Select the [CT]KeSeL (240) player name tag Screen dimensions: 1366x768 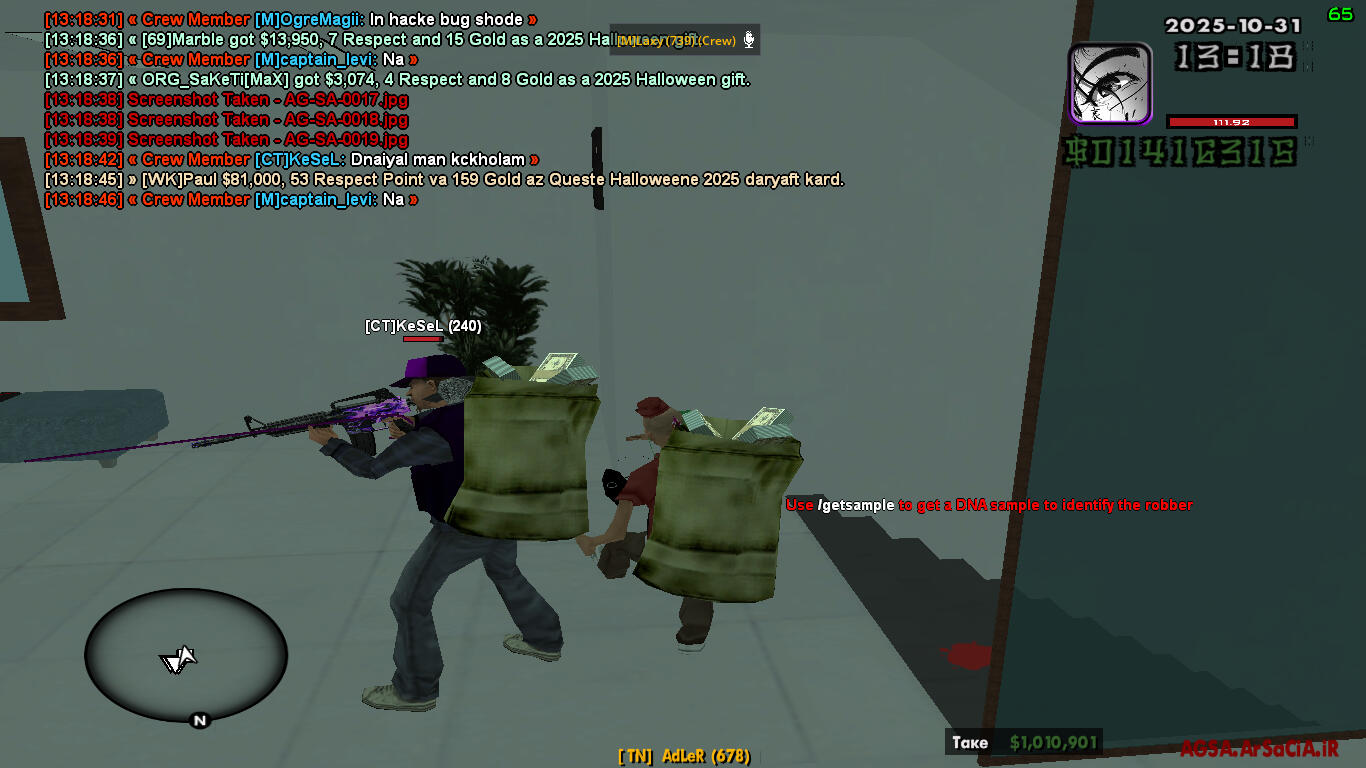tap(423, 326)
